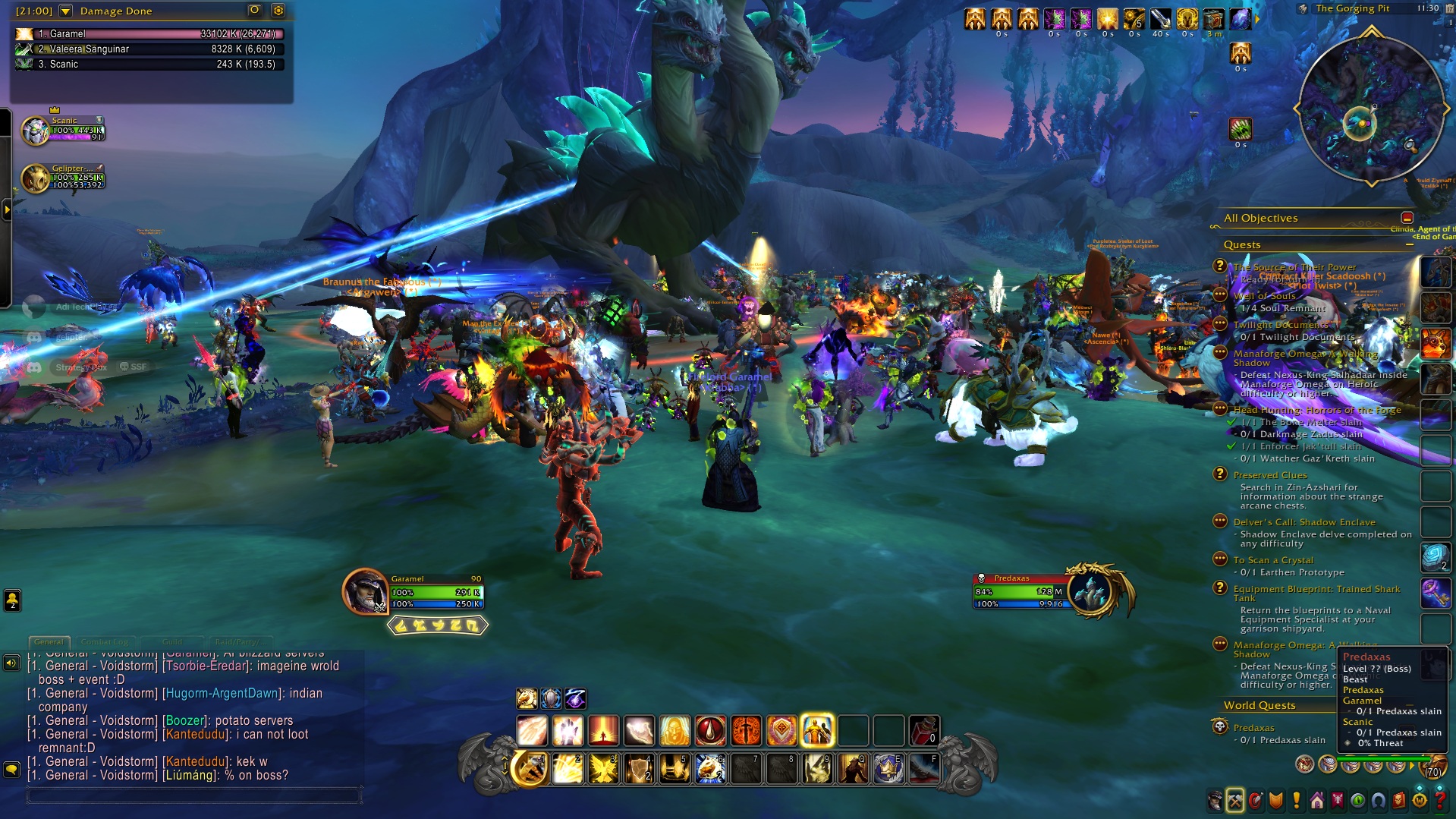Cast the golden winged ability on key 3
The height and width of the screenshot is (819, 1456).
[603, 769]
